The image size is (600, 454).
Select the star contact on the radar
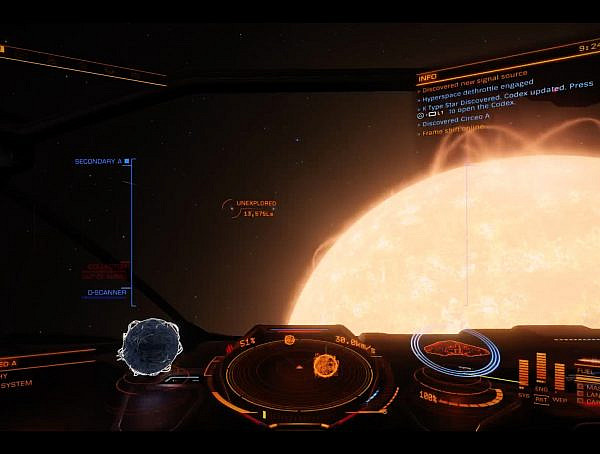point(326,365)
